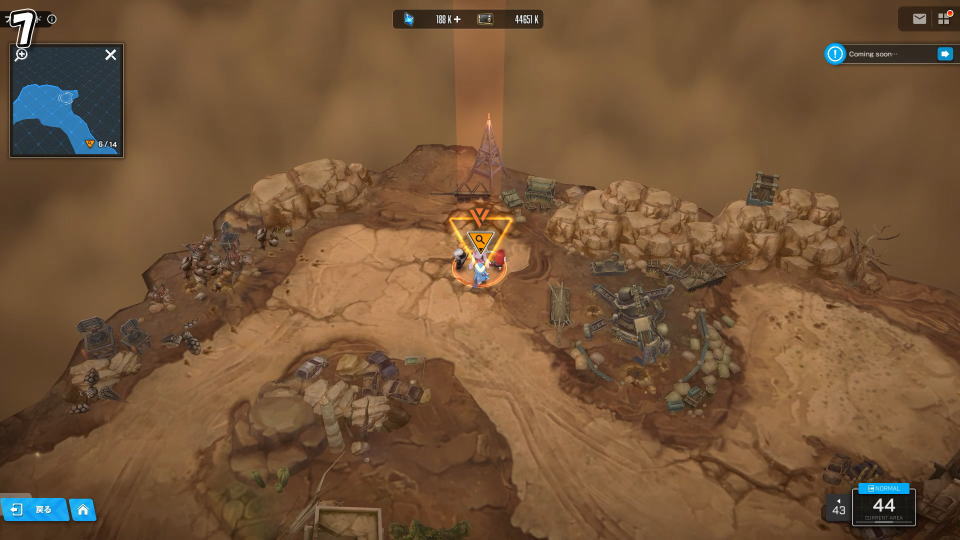Go back with the 戻る button

pyautogui.click(x=33, y=510)
